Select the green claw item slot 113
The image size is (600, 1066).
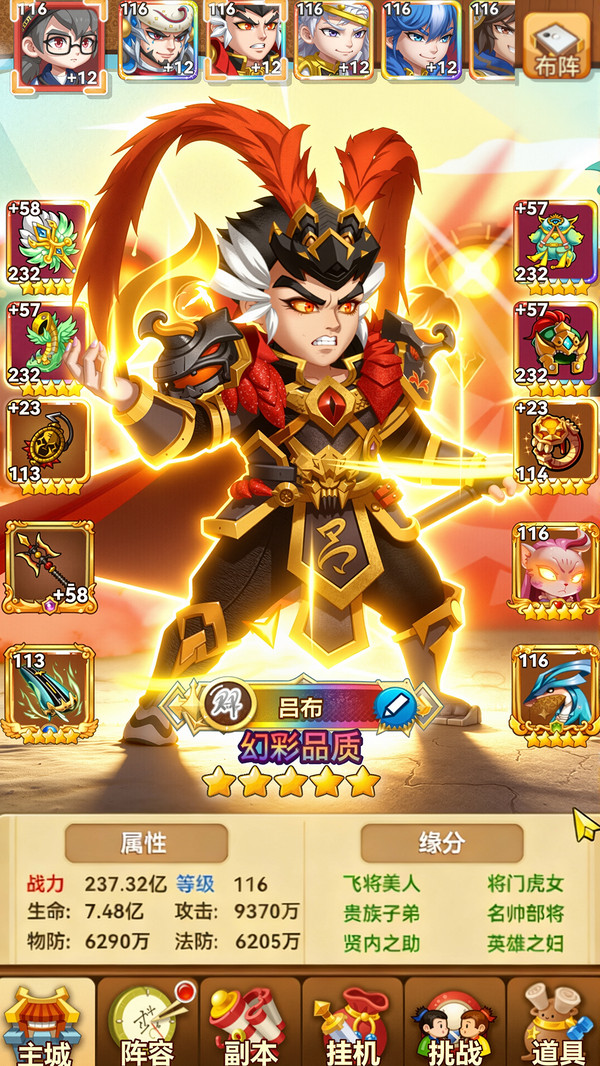pos(49,692)
